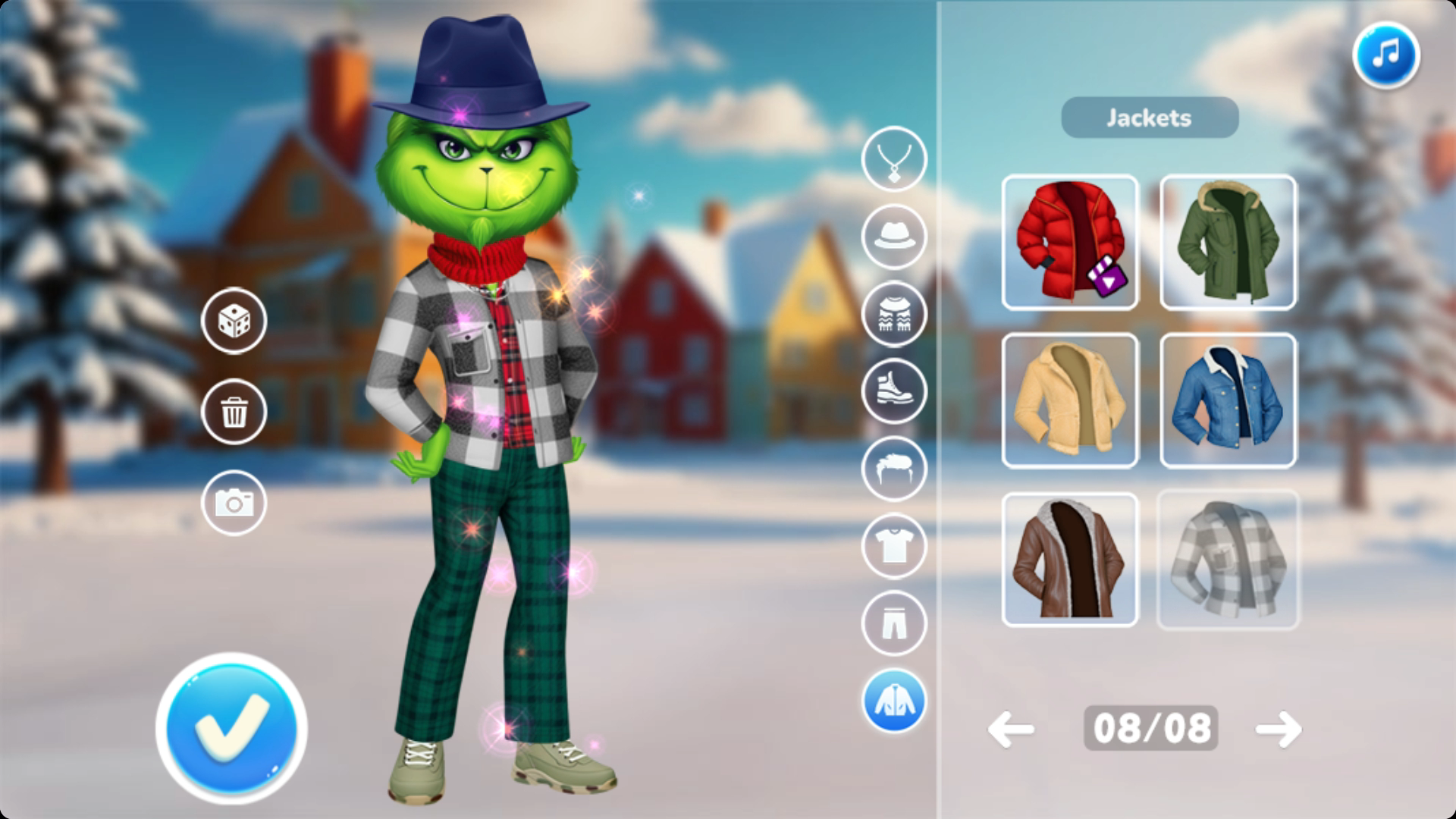Toggle the music button

coord(1385,55)
